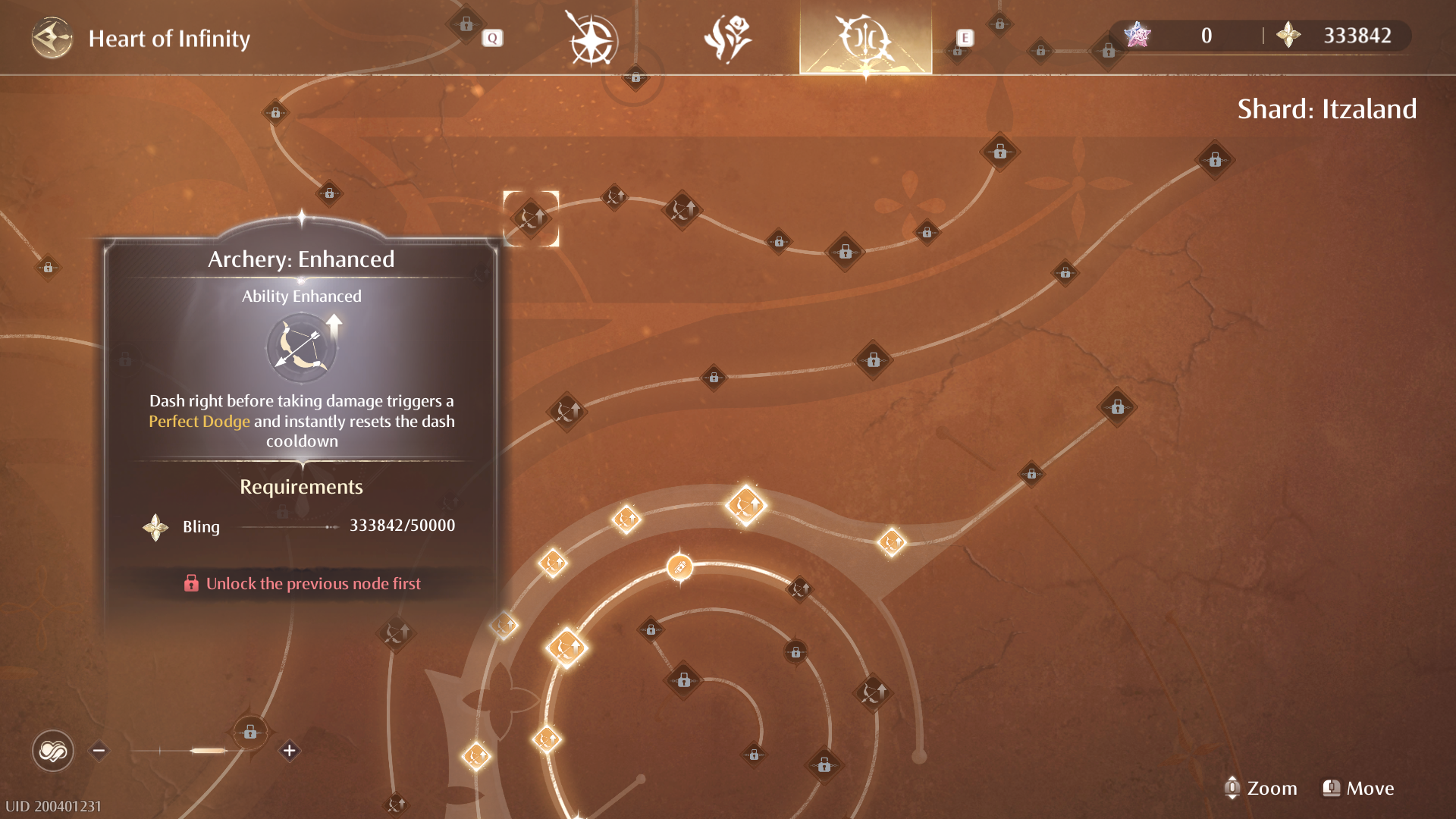The image size is (1456, 819).
Task: Zoom in with the plus button
Action: coord(289,751)
